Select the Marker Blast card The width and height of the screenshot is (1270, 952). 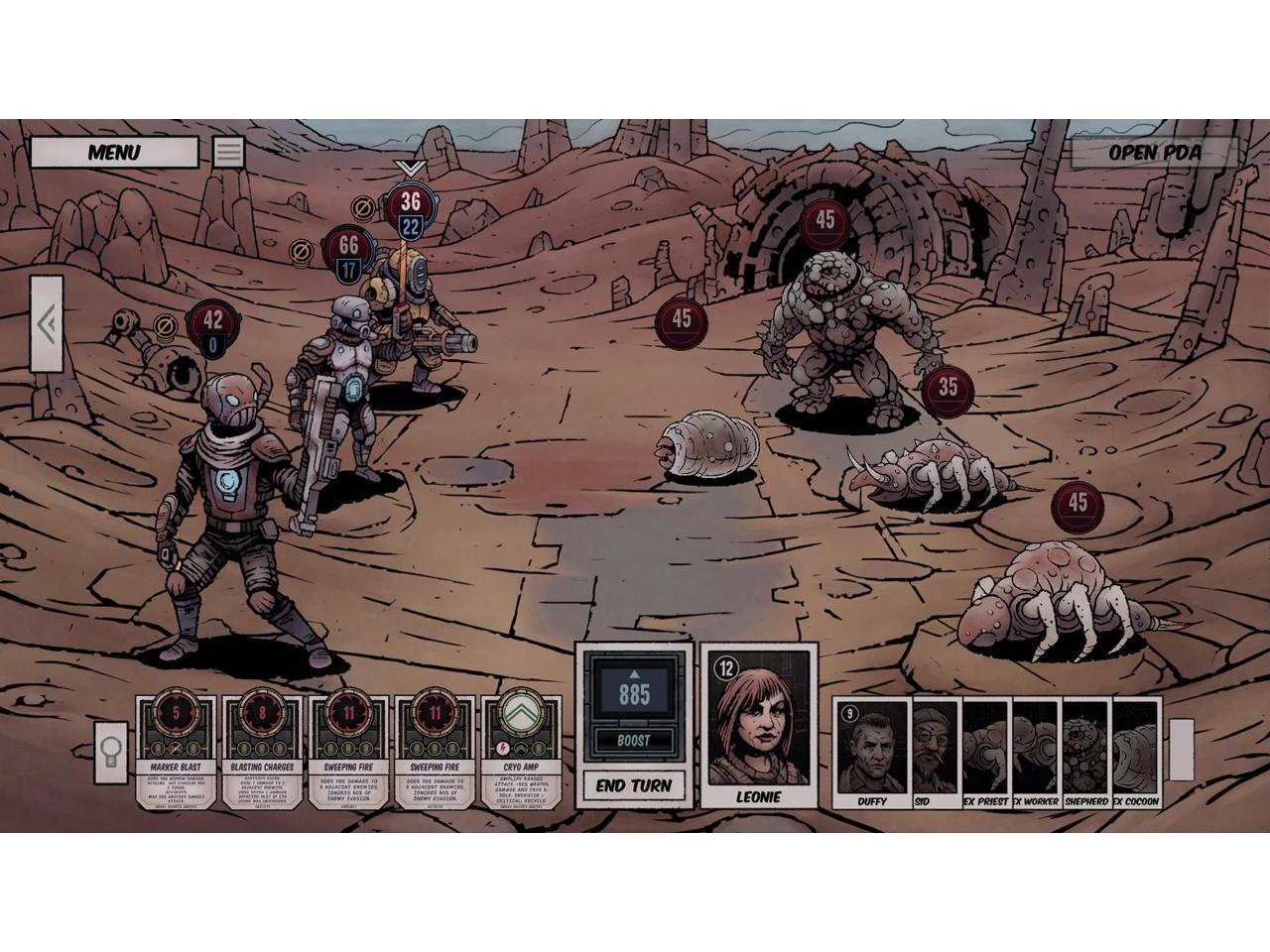tap(176, 751)
